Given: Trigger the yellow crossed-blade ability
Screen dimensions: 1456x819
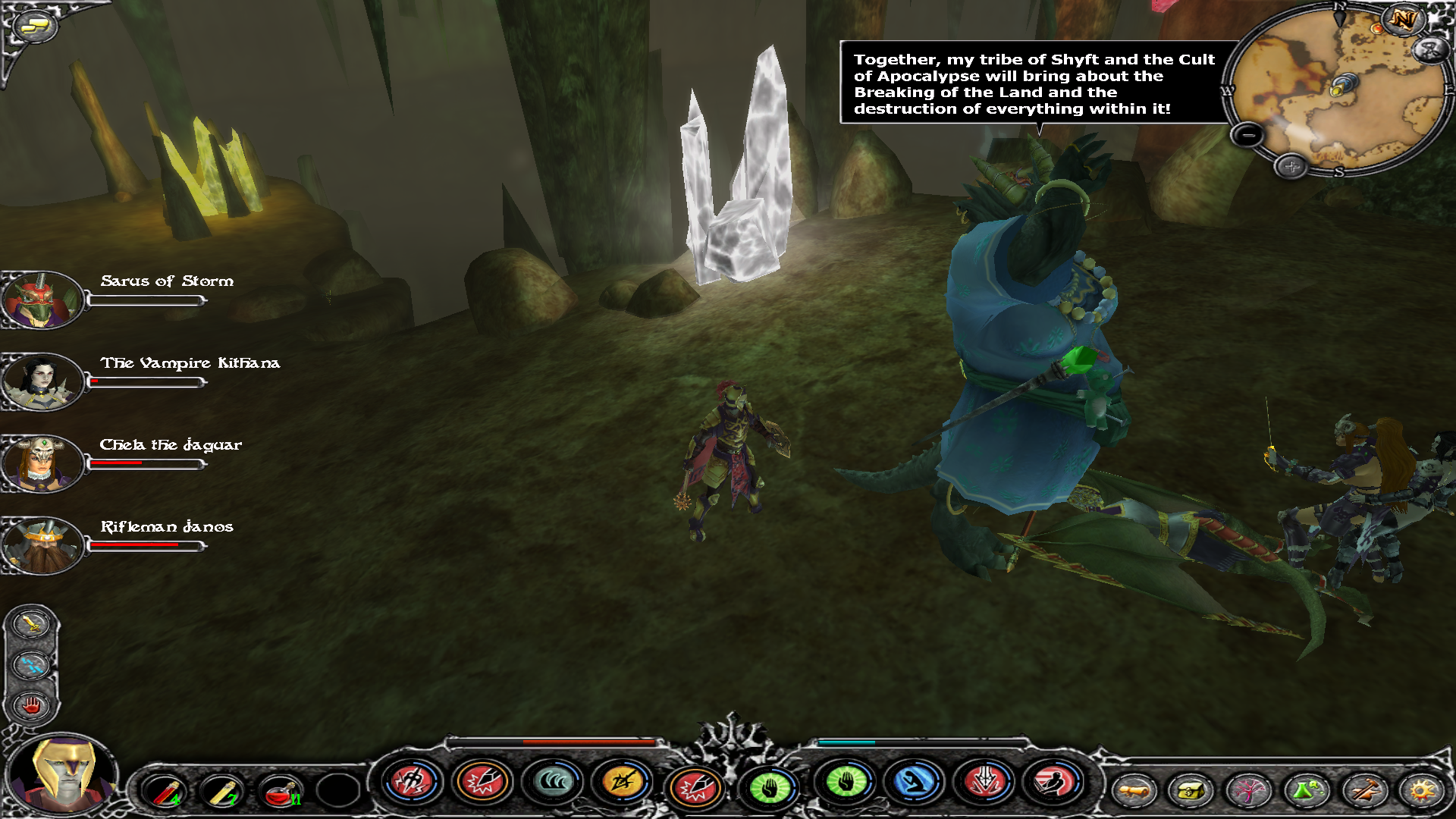Looking at the screenshot, I should (622, 781).
